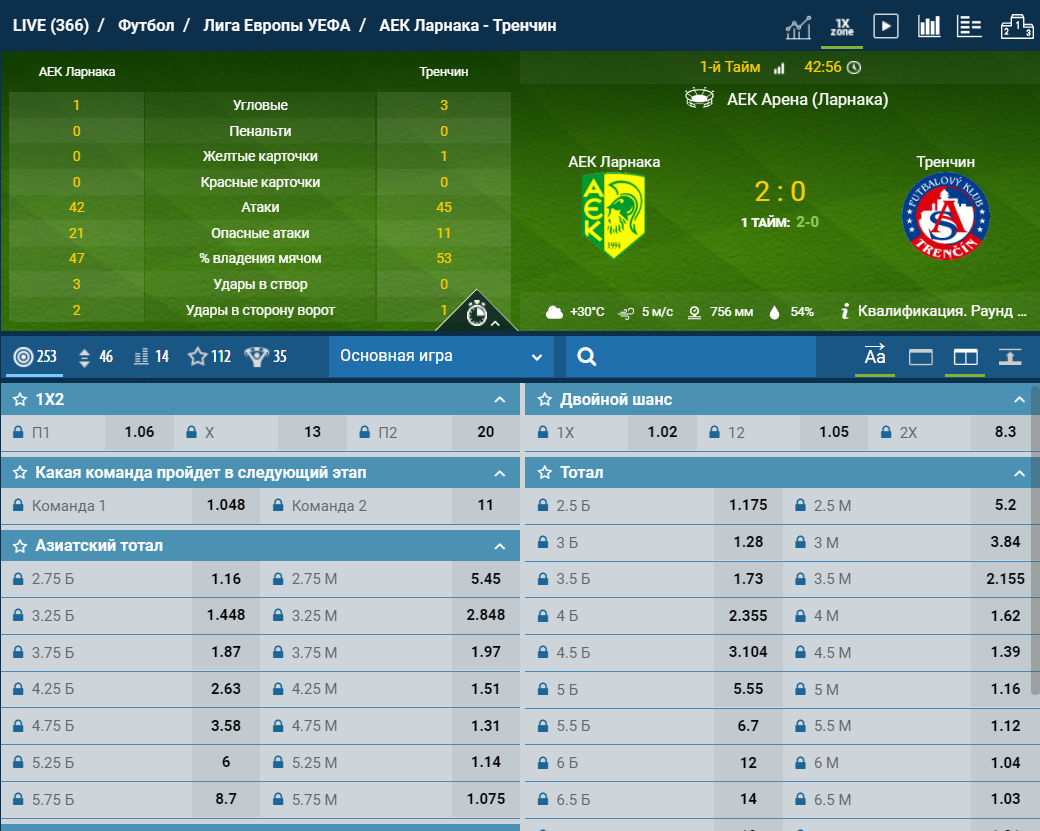Toggle the stopwatch timer panel

477,314
